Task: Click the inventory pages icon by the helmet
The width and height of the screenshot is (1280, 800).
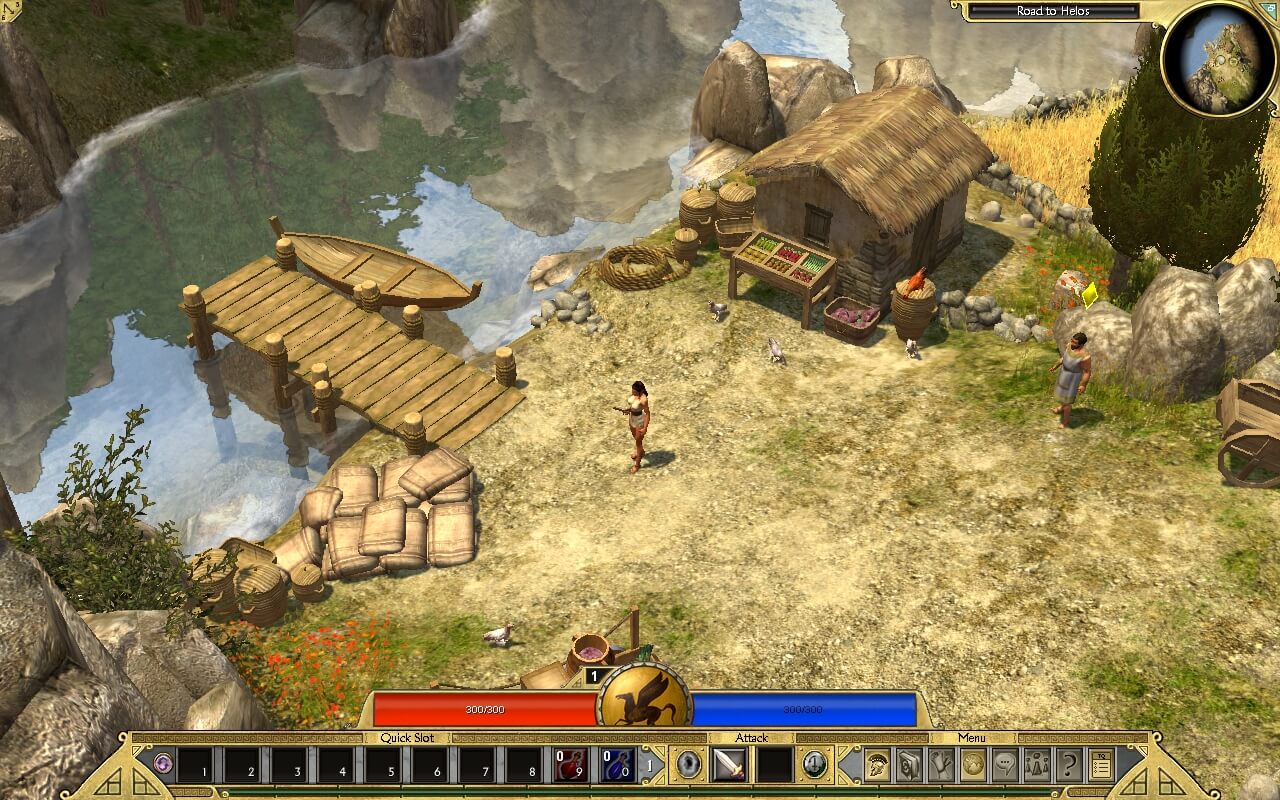Action: 909,765
